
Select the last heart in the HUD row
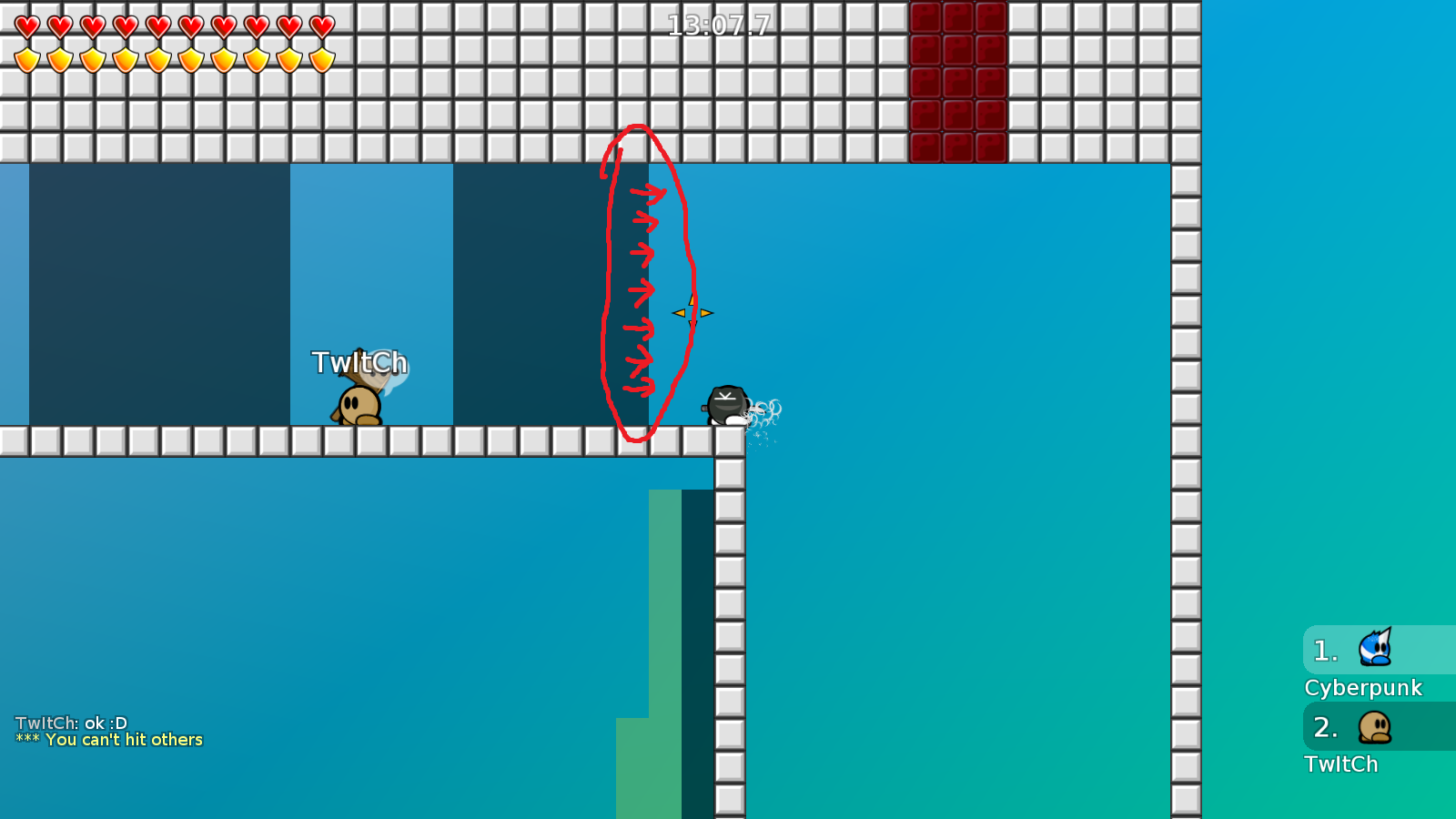click(x=320, y=25)
